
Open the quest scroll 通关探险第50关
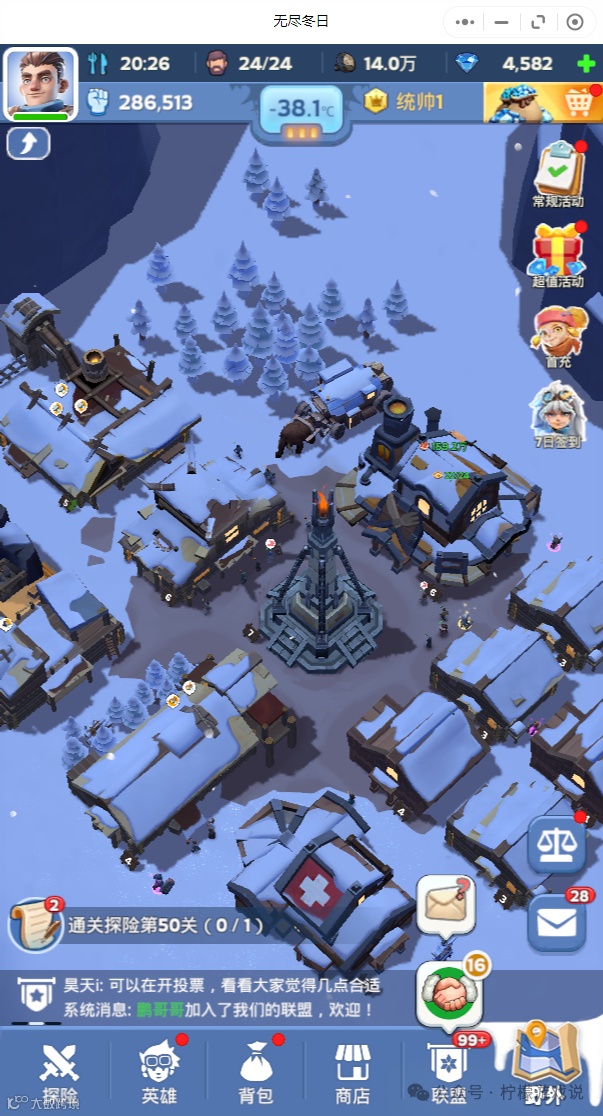tap(36, 925)
